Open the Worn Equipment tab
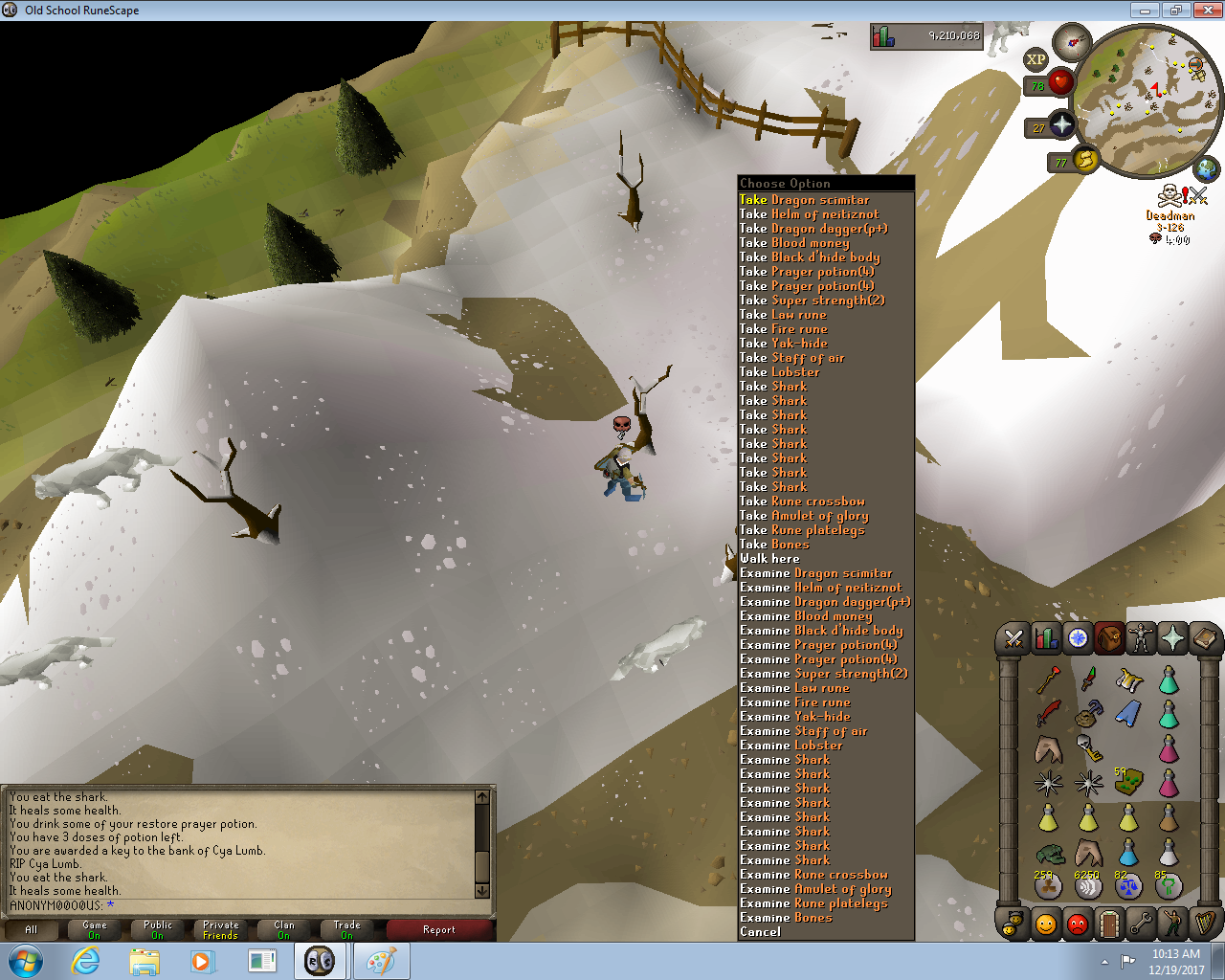Image resolution: width=1225 pixels, height=980 pixels. (1141, 638)
